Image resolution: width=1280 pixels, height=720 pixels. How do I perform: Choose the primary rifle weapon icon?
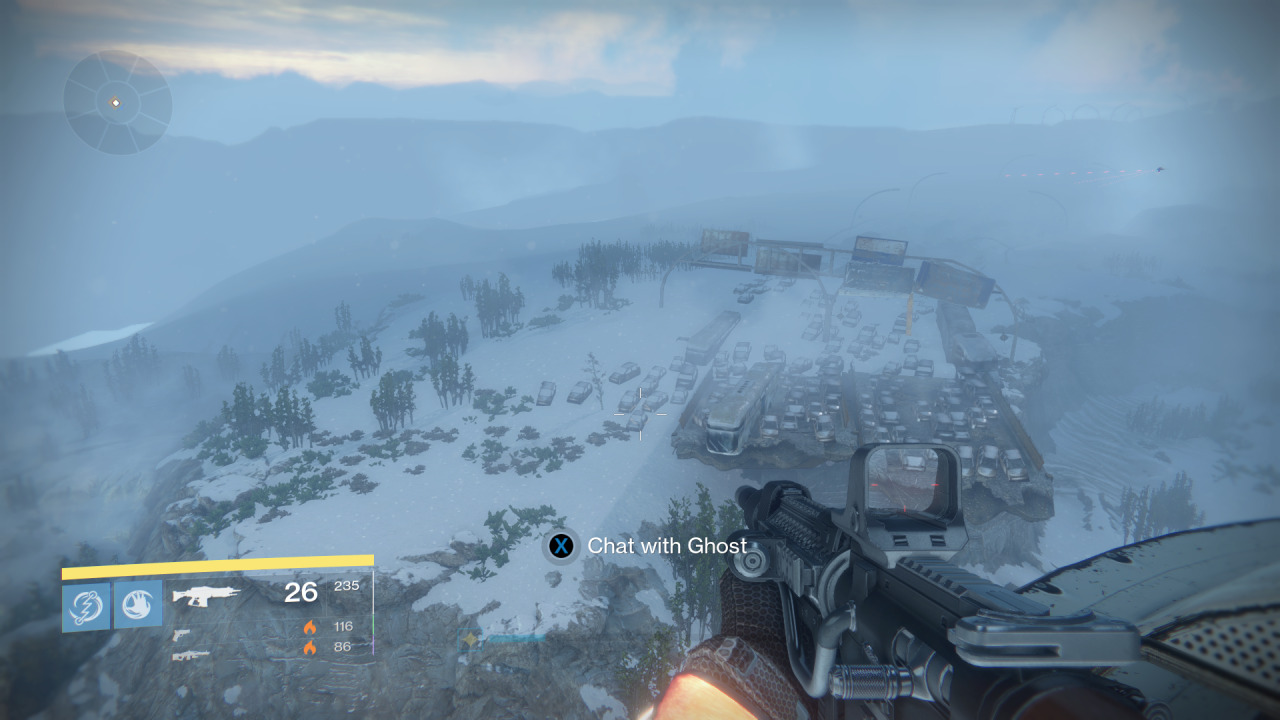point(206,596)
